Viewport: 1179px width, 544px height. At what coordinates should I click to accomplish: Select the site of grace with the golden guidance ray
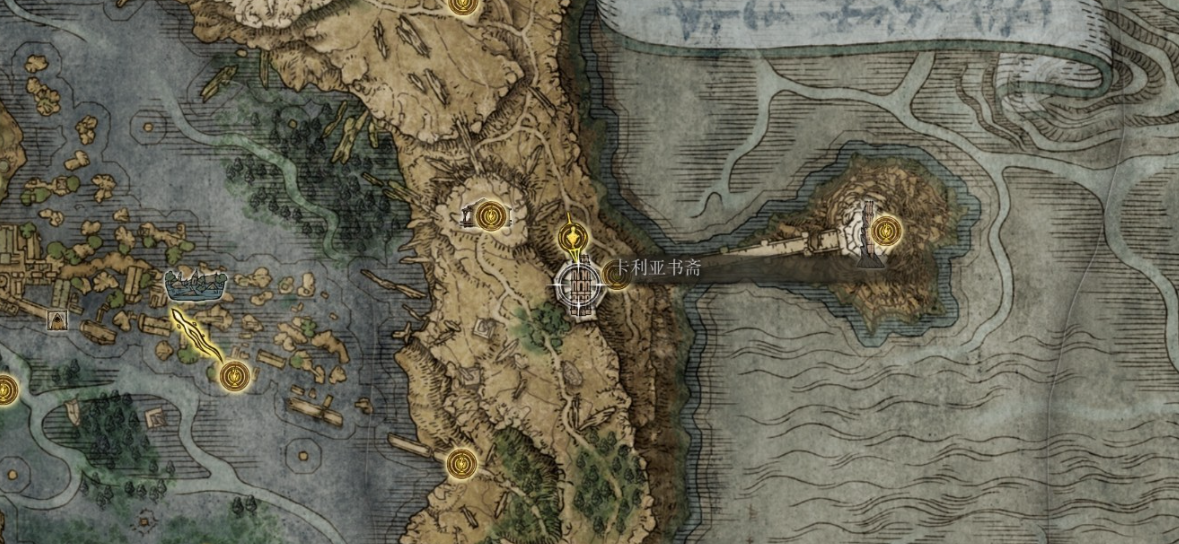(234, 376)
